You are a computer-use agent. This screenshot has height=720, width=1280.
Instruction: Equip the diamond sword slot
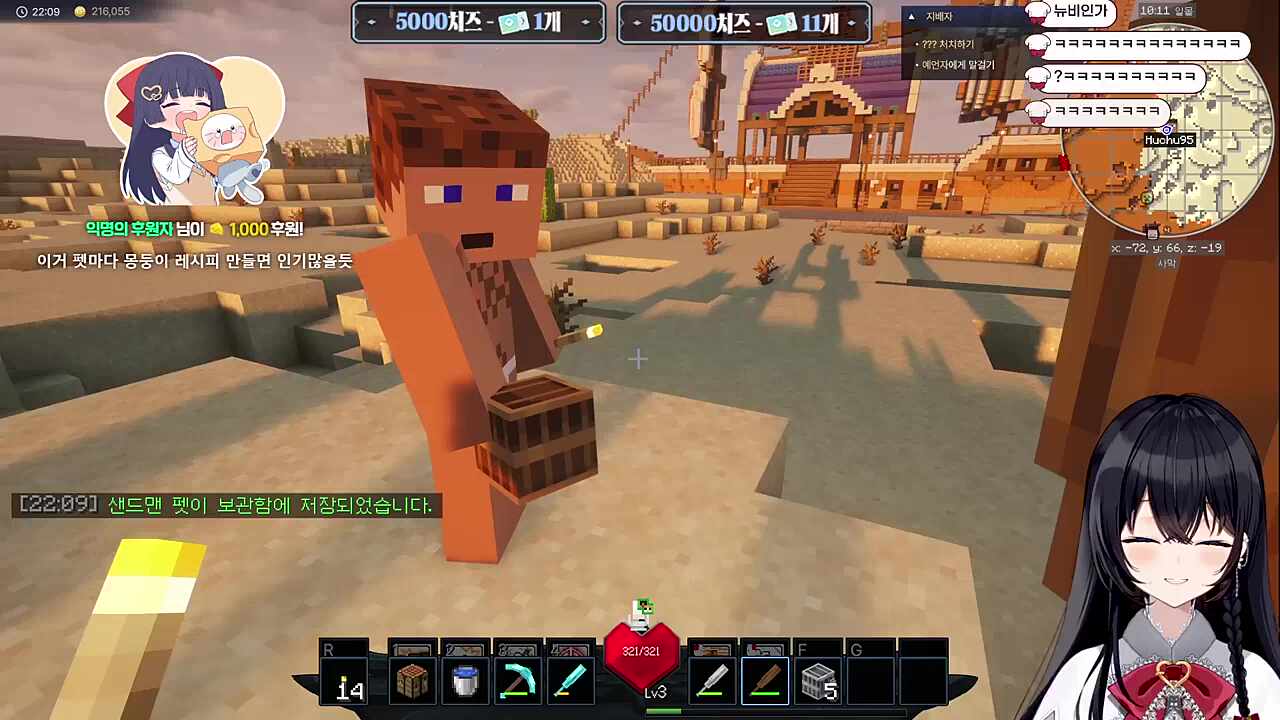click(x=569, y=682)
